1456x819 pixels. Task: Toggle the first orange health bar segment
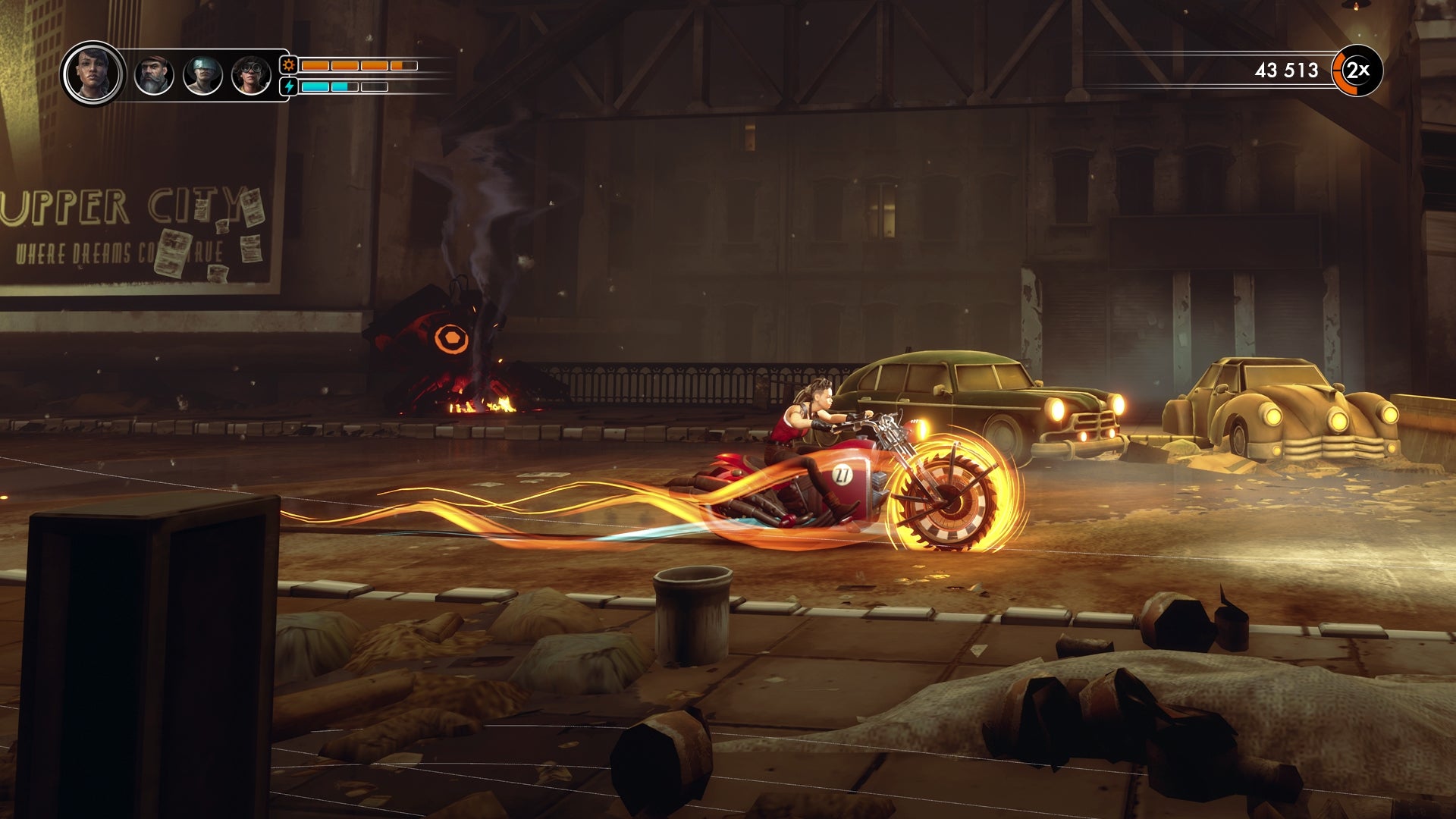tap(315, 65)
